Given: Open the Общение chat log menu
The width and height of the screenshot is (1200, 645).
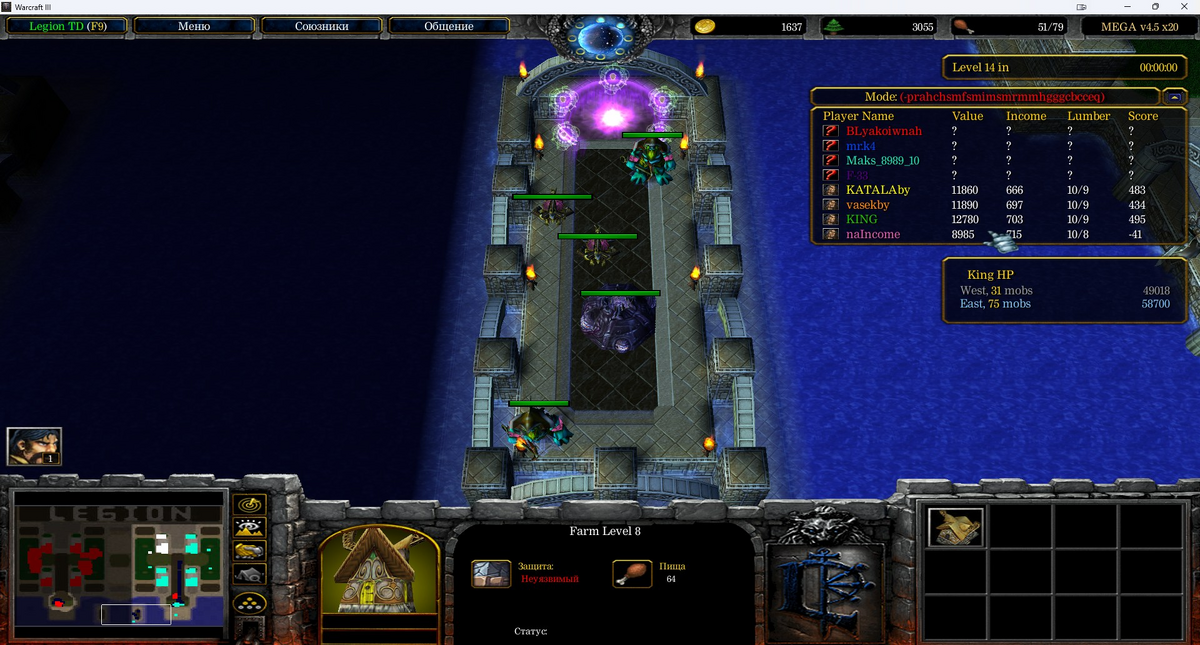Looking at the screenshot, I should pyautogui.click(x=449, y=26).
